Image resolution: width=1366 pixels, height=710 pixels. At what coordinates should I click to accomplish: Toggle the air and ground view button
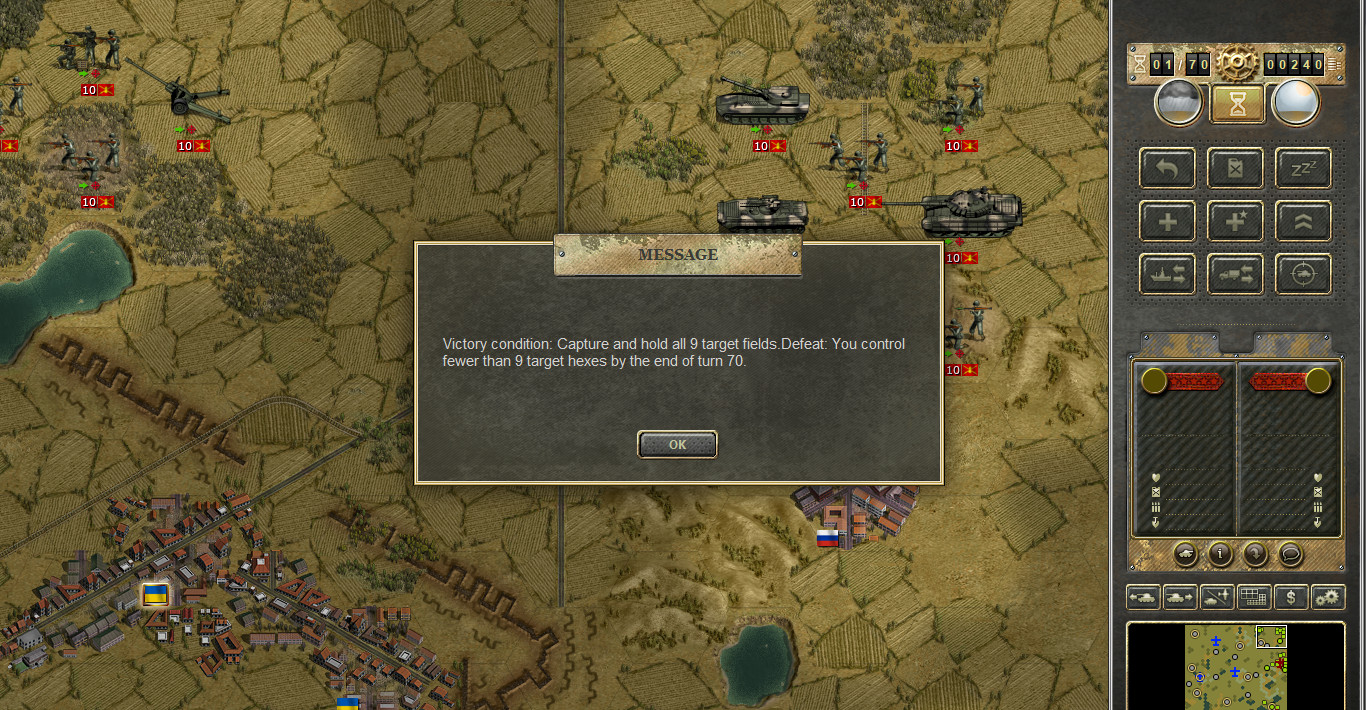point(1218,597)
